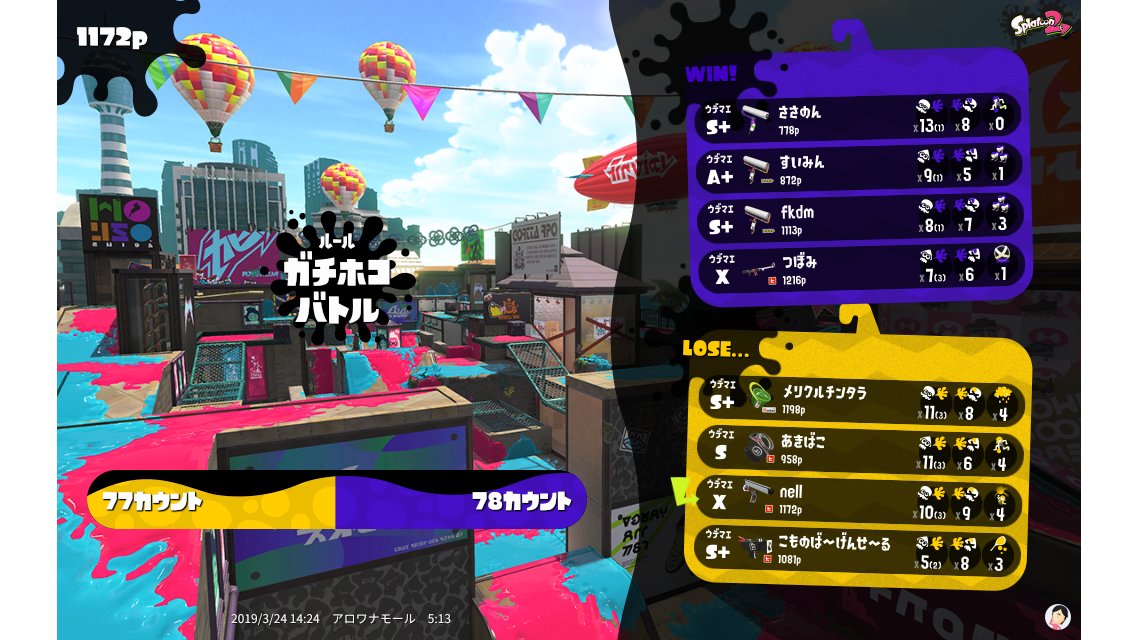This screenshot has height=640, width=1138.
Task: Click the Mii avatar profile icon
Action: click(1057, 616)
